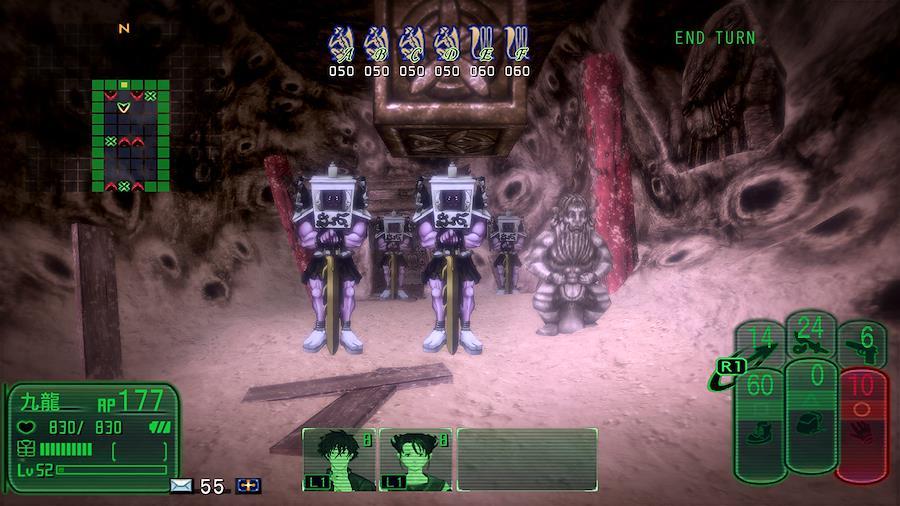
Task: Select enemy turn-order icon E
Action: (482, 44)
